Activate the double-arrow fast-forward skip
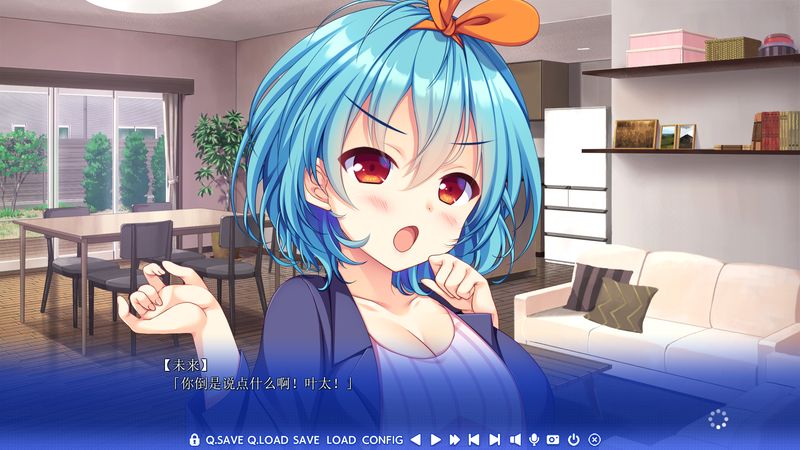This screenshot has width=800, height=450. 455,440
